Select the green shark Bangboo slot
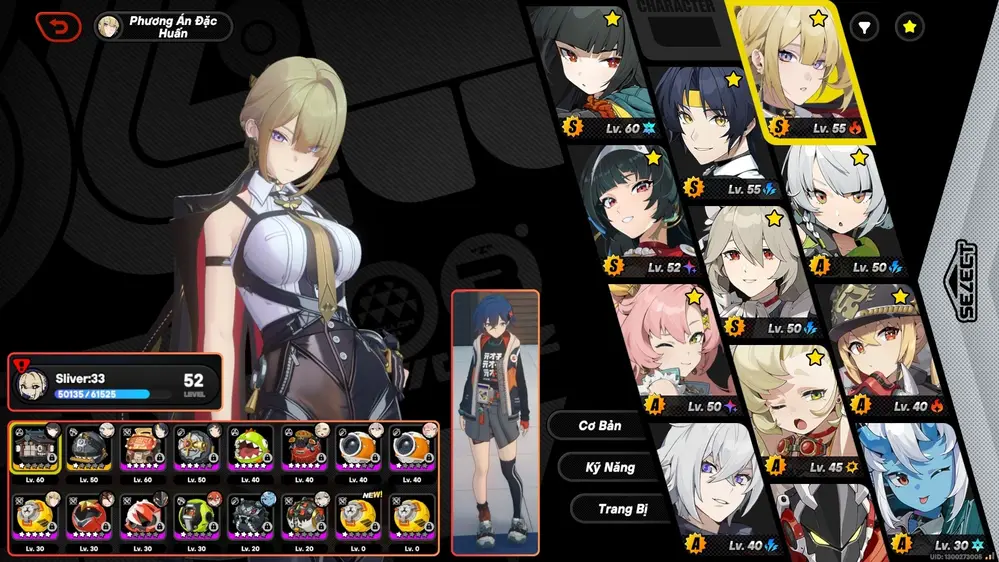Image resolution: width=999 pixels, height=562 pixels. pyautogui.click(x=251, y=450)
